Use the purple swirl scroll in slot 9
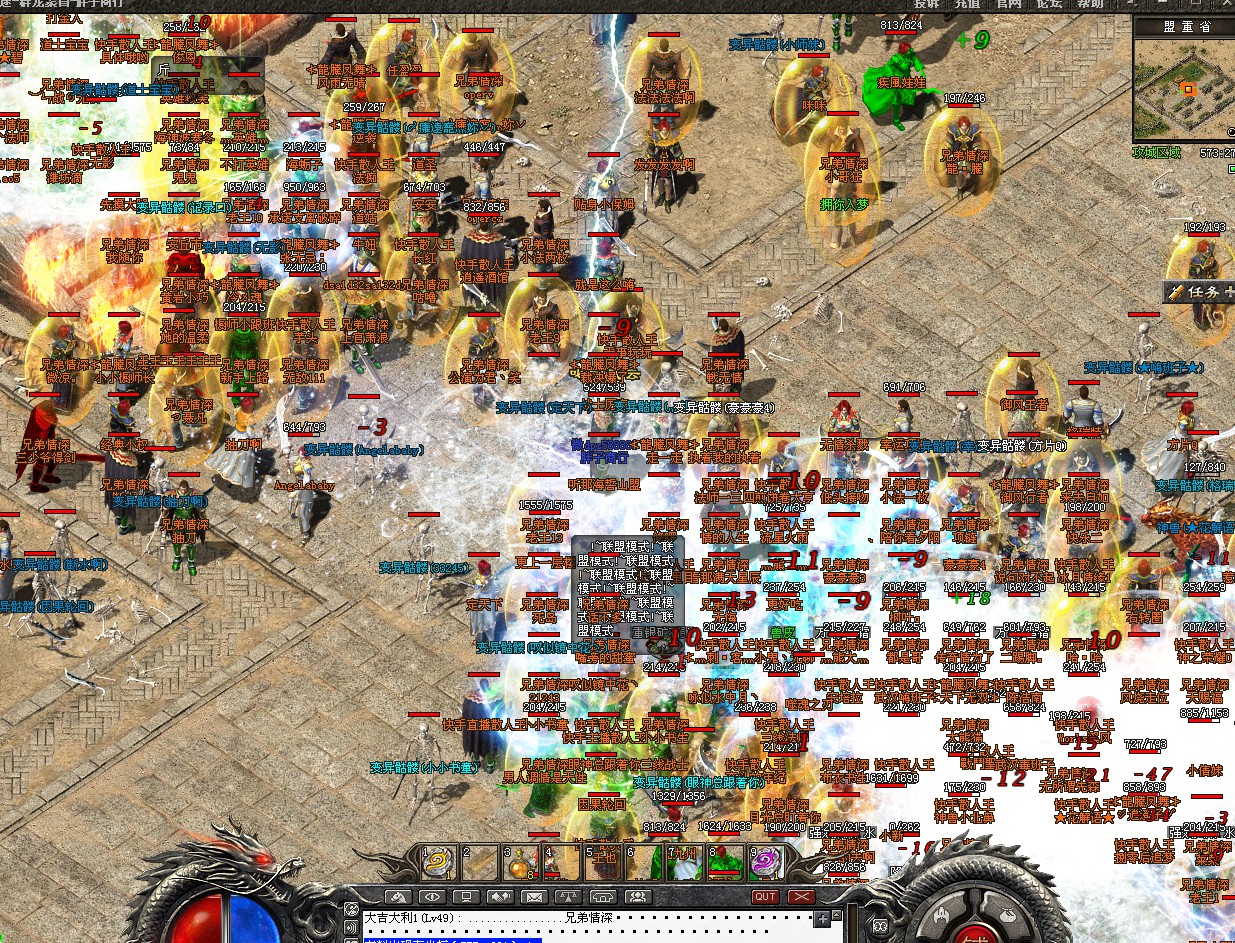This screenshot has width=1235, height=943. point(767,862)
